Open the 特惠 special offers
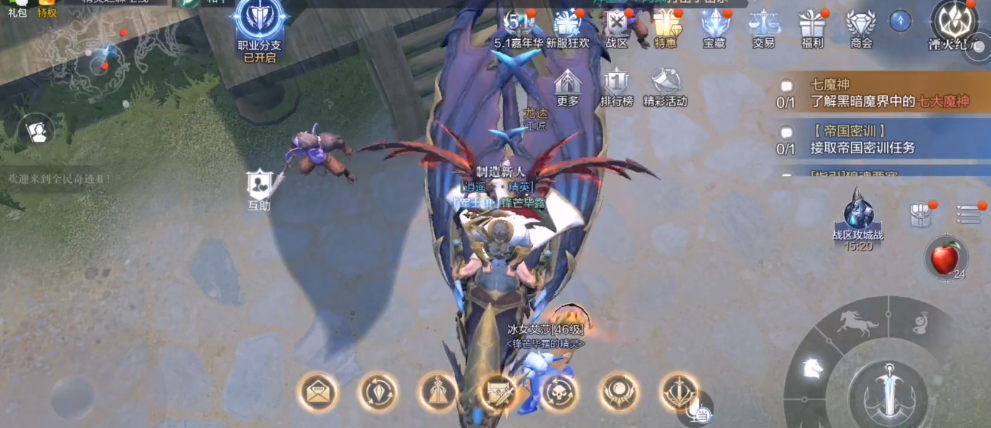This screenshot has width=991, height=428. tap(666, 25)
